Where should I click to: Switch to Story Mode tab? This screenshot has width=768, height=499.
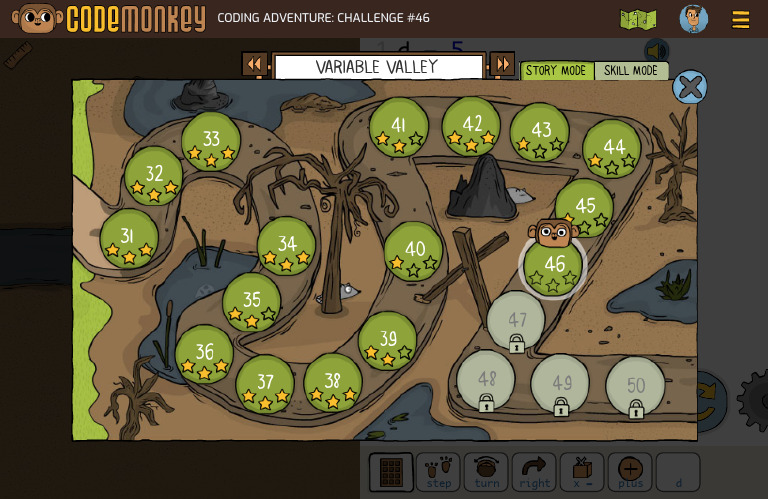[x=556, y=71]
